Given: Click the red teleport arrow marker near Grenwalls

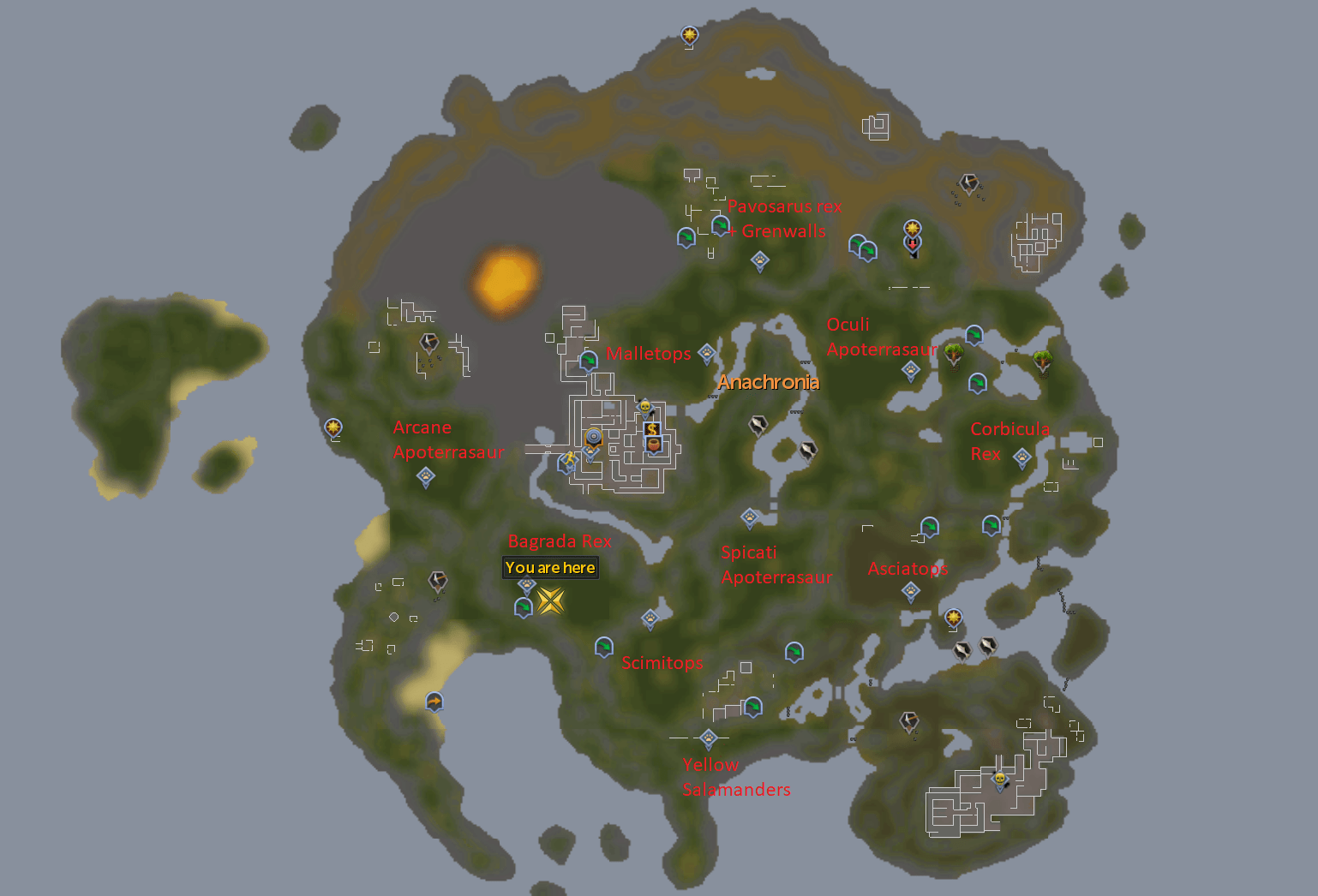Looking at the screenshot, I should coord(913,246).
